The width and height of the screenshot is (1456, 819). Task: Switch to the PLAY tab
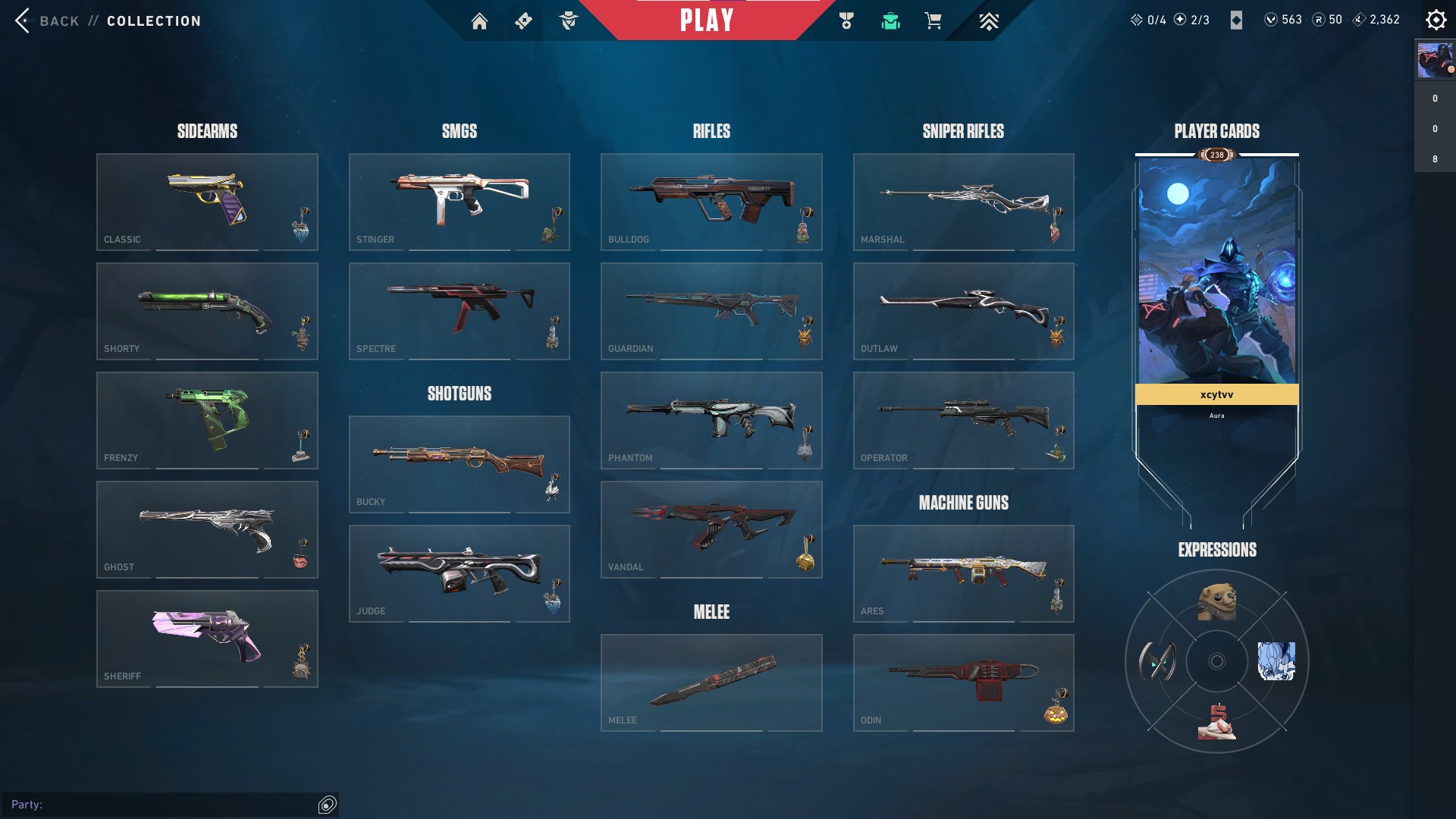coord(707,20)
